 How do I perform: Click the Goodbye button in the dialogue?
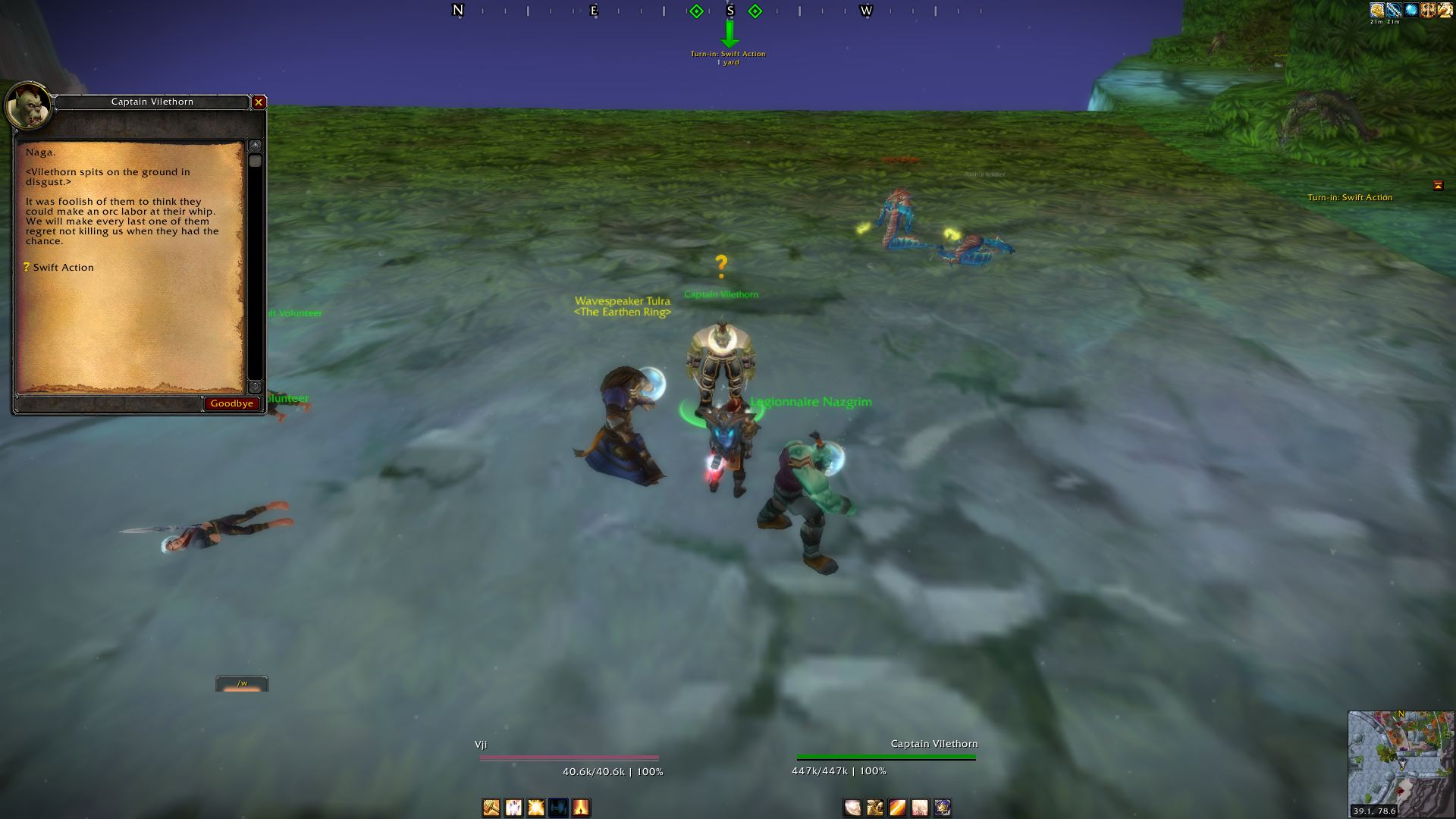231,403
